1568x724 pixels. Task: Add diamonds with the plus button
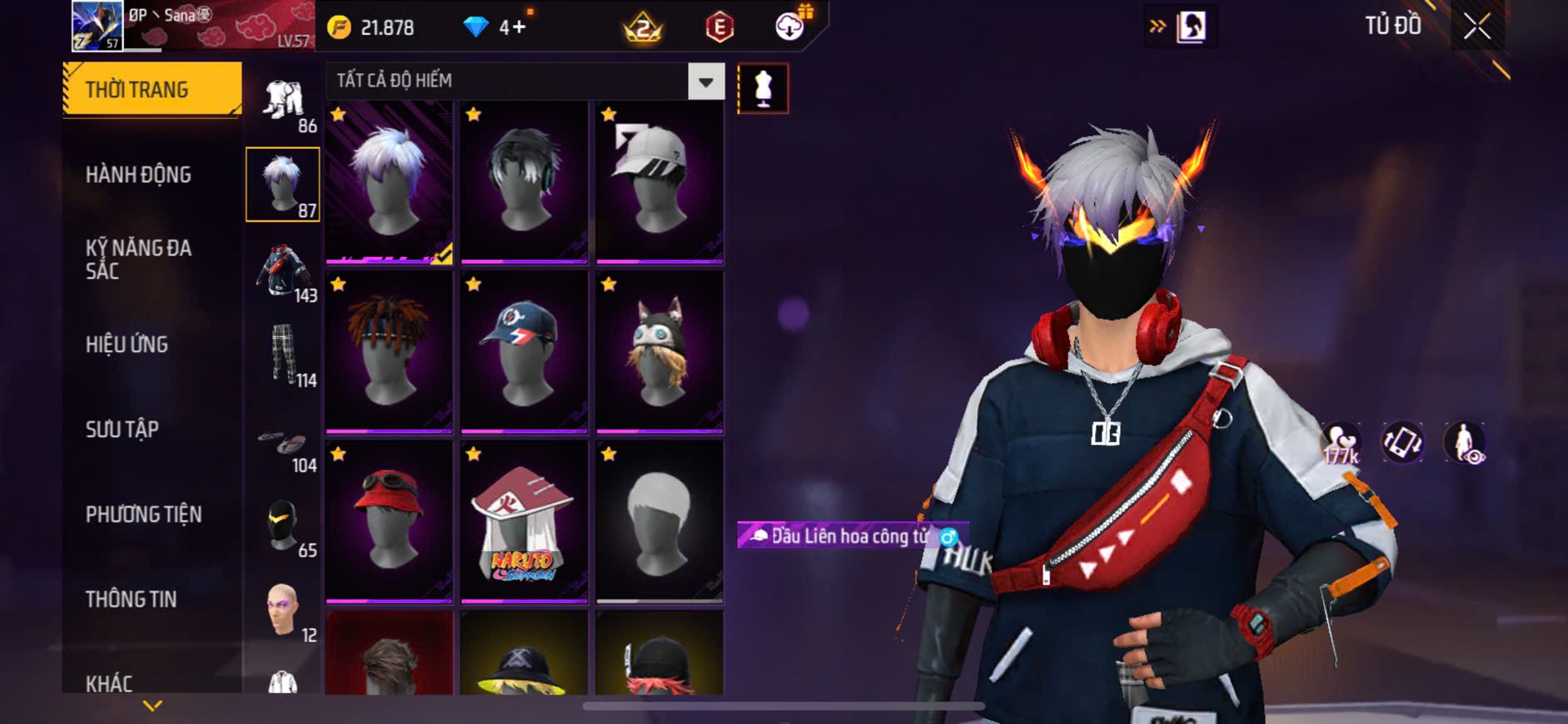coord(519,27)
